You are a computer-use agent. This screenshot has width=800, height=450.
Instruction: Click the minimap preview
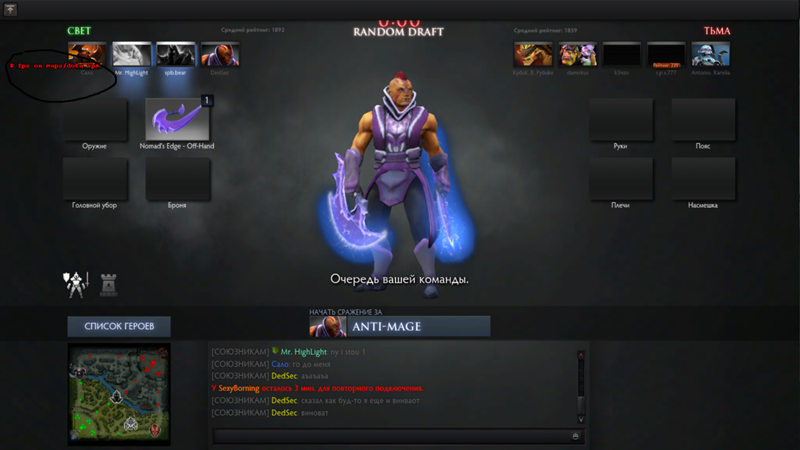(x=119, y=394)
